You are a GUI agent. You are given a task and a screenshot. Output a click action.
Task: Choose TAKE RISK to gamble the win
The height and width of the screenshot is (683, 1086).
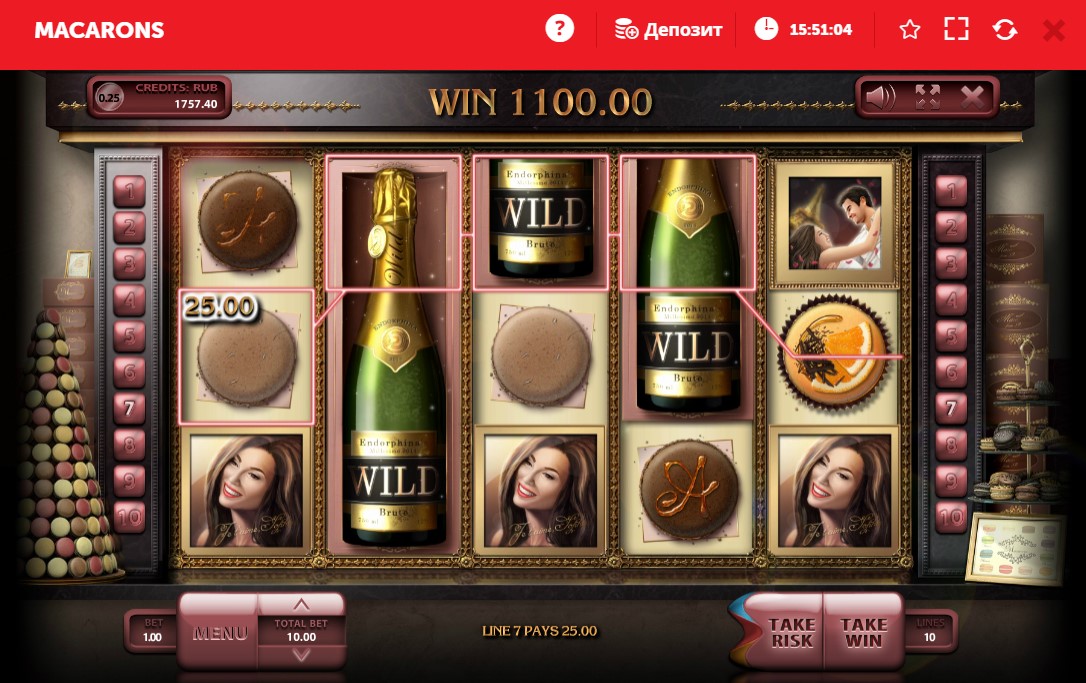click(791, 633)
